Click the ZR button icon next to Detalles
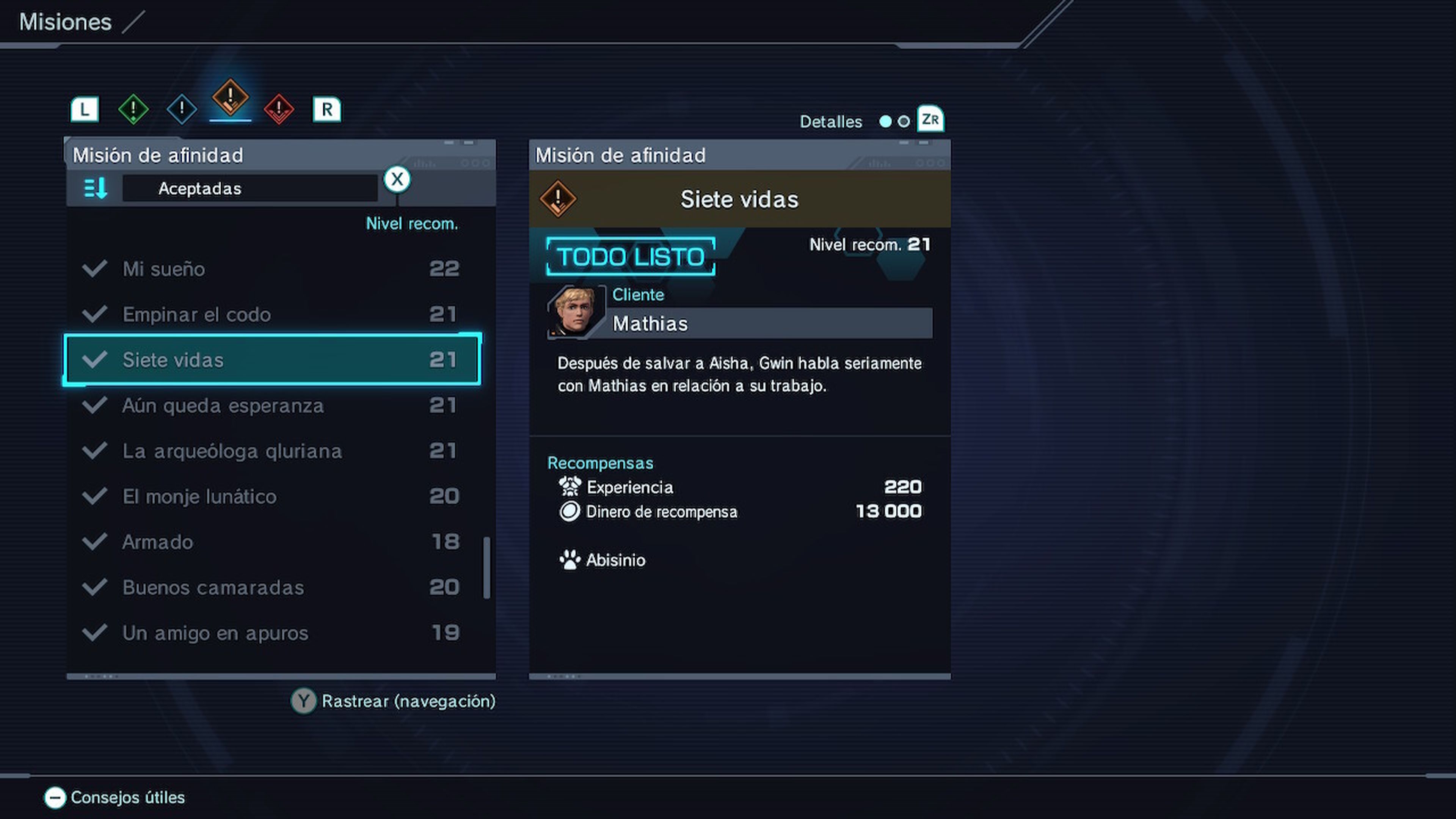Viewport: 1456px width, 819px height. [930, 119]
